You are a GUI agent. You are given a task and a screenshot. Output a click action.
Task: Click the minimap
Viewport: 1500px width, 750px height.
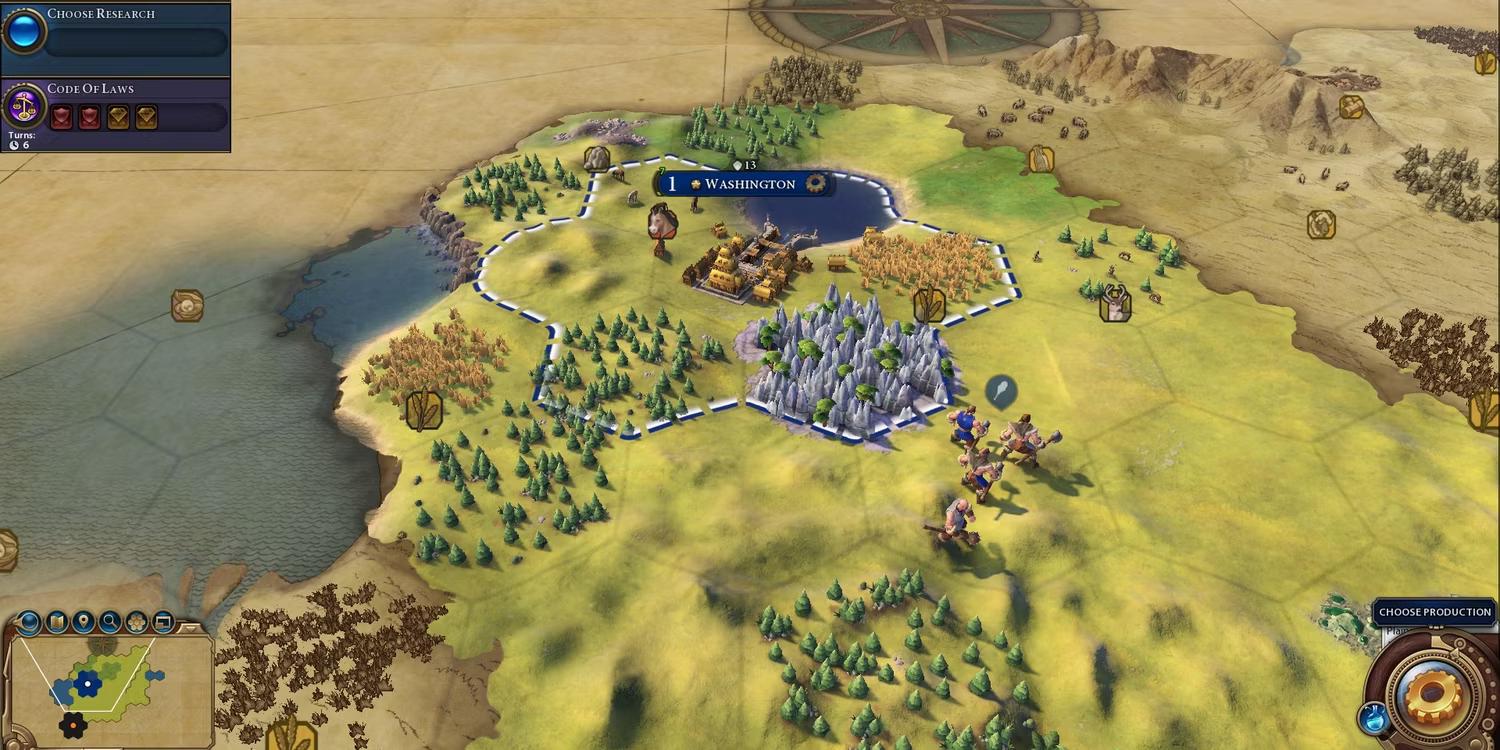110,690
